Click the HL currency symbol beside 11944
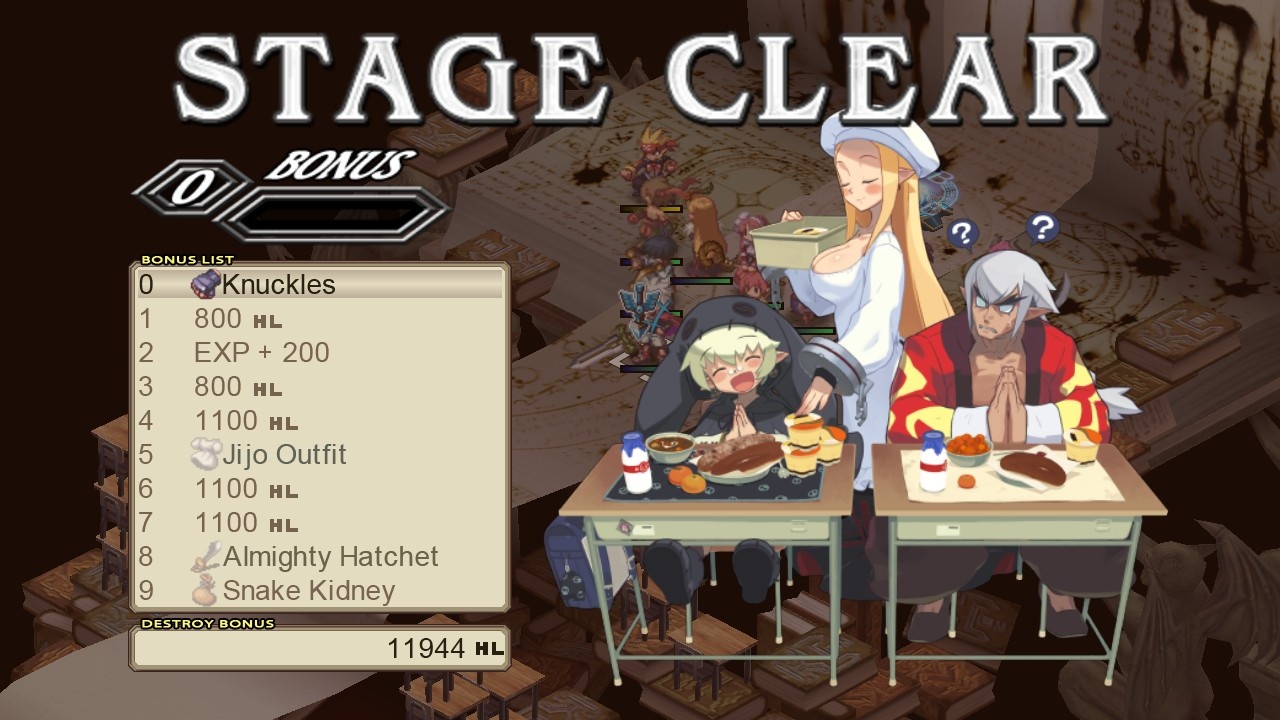1280x720 pixels. pyautogui.click(x=490, y=650)
